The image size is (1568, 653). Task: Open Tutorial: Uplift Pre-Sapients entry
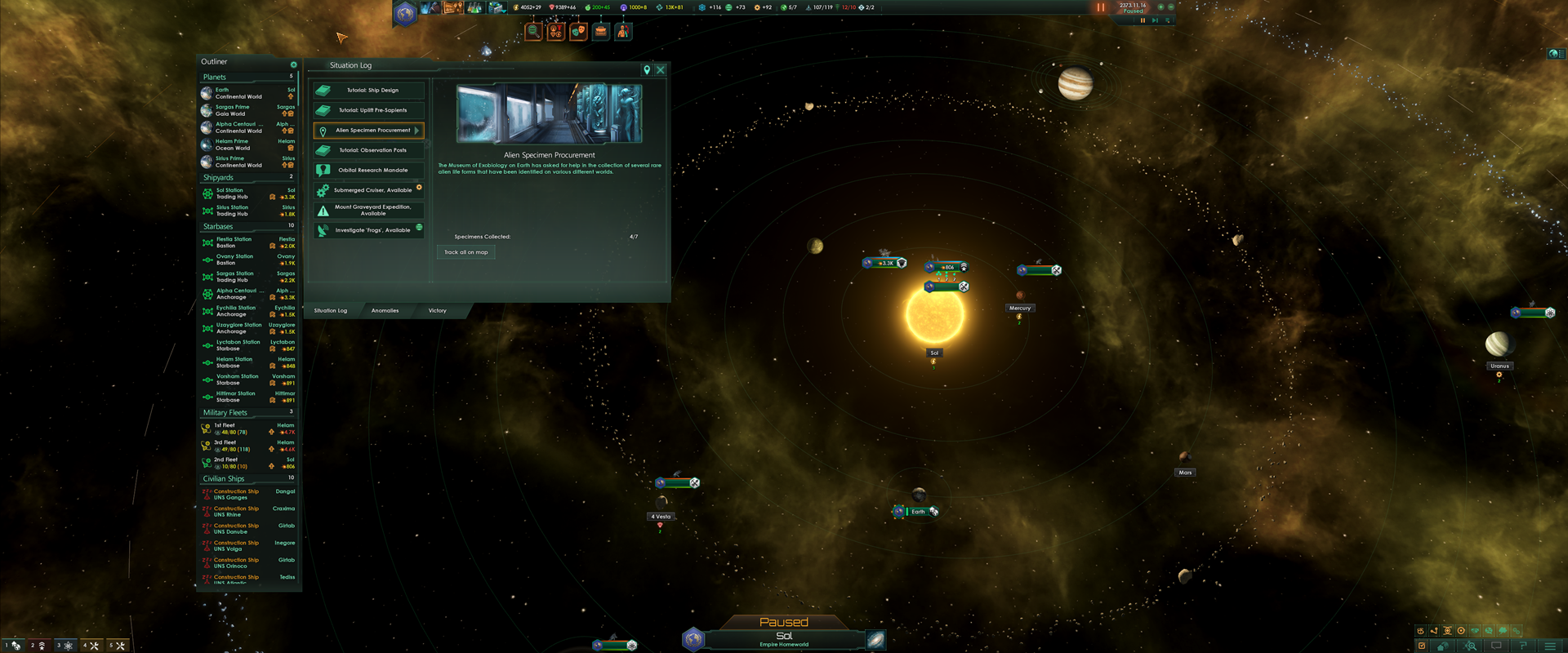click(x=369, y=110)
